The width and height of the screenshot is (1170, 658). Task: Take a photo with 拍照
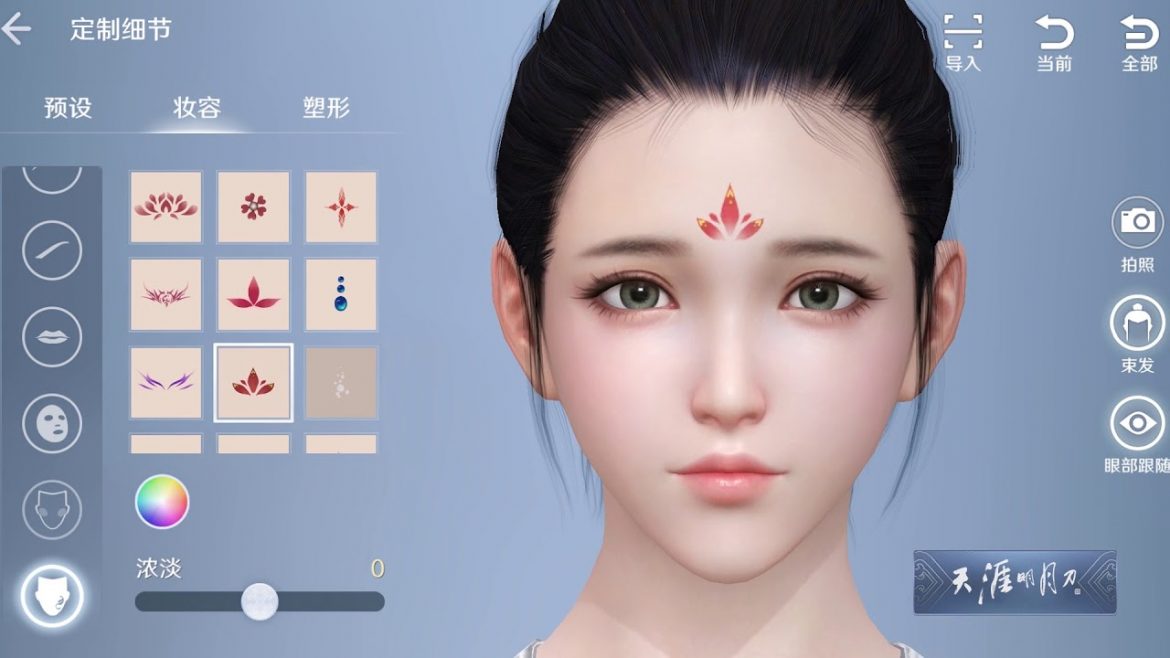1138,232
